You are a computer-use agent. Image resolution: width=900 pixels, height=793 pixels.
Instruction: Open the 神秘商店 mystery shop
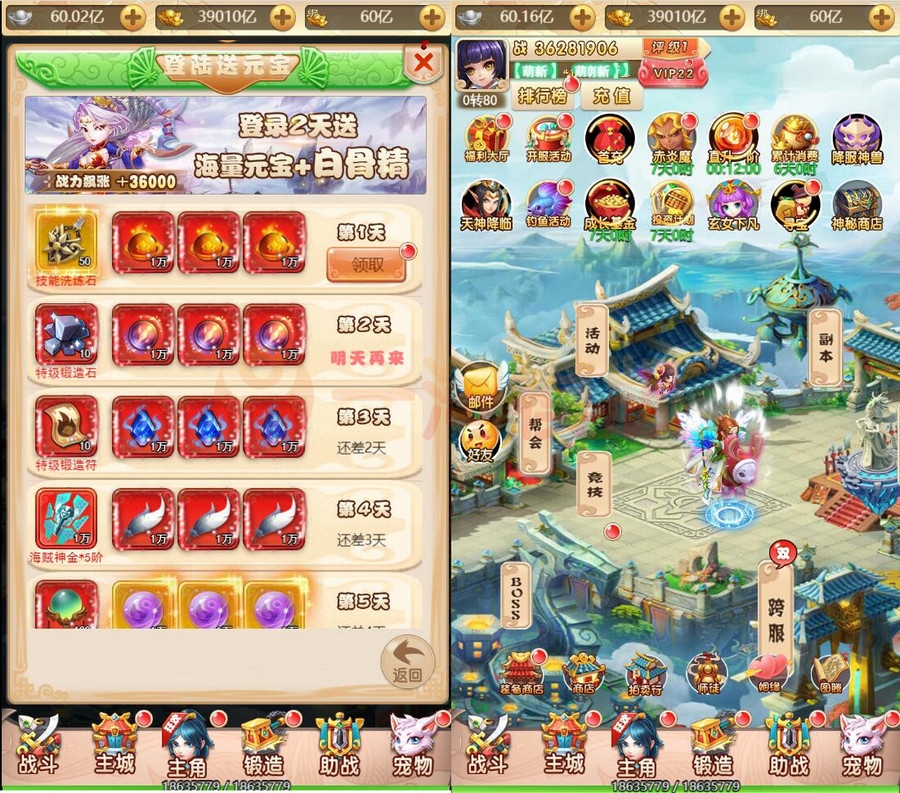[857, 205]
